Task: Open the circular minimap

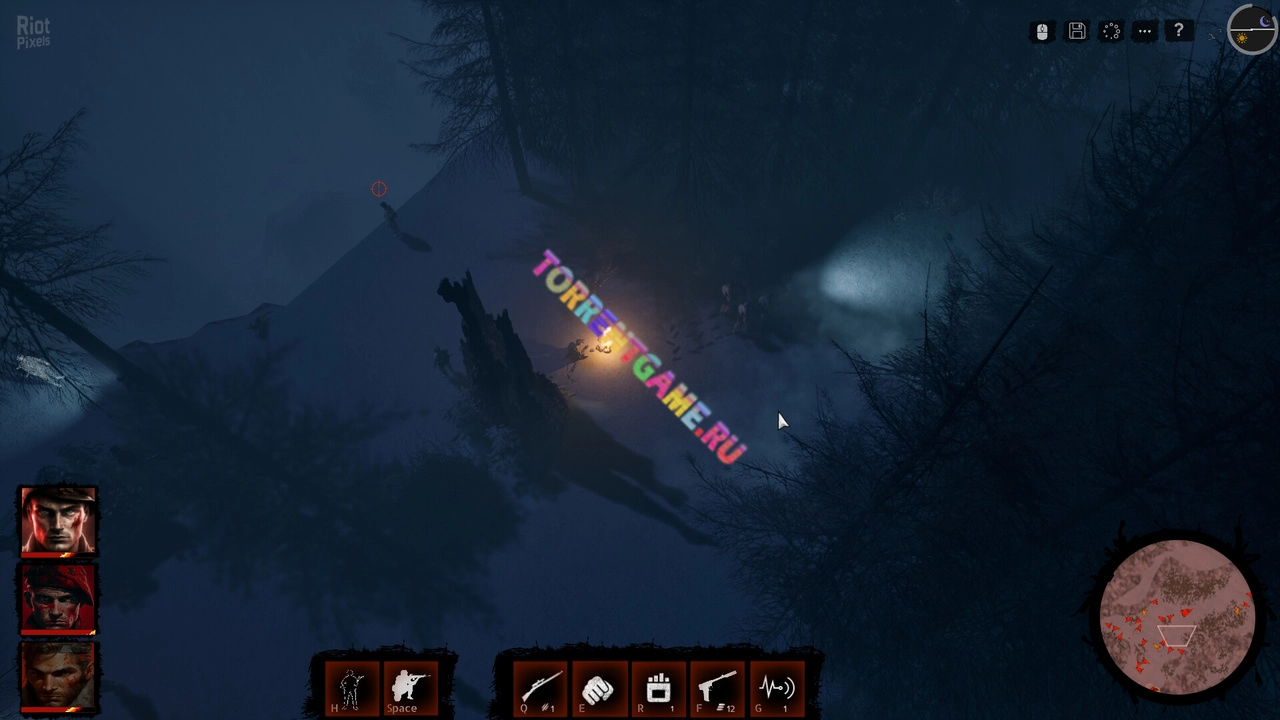Action: pos(1177,617)
